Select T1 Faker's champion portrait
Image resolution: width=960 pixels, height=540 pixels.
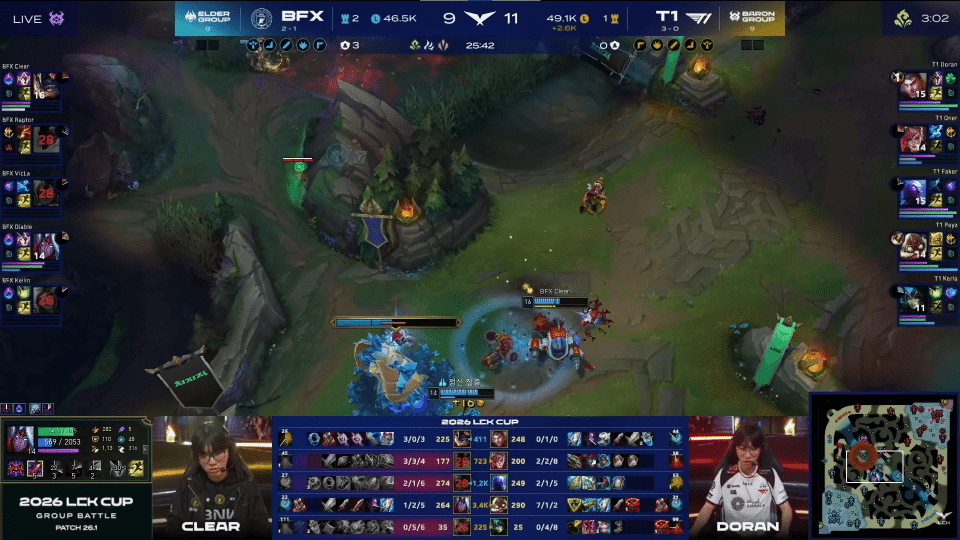[x=914, y=196]
